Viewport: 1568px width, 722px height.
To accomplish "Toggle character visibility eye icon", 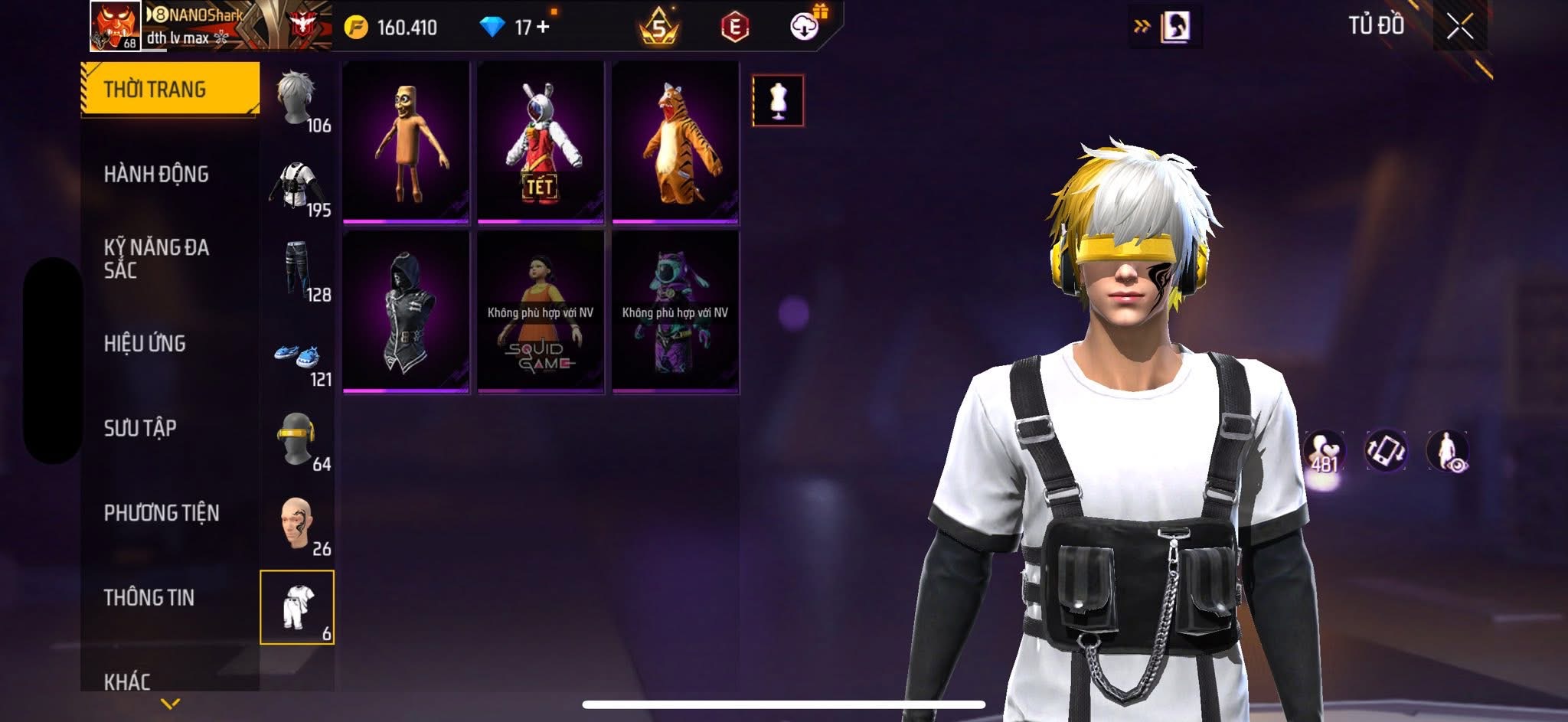I will [x=1448, y=451].
